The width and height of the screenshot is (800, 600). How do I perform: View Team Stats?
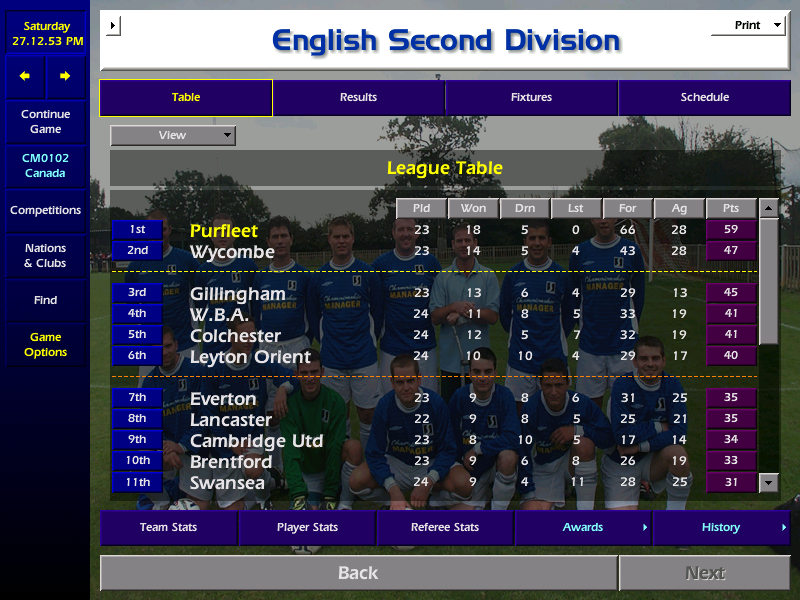point(168,527)
